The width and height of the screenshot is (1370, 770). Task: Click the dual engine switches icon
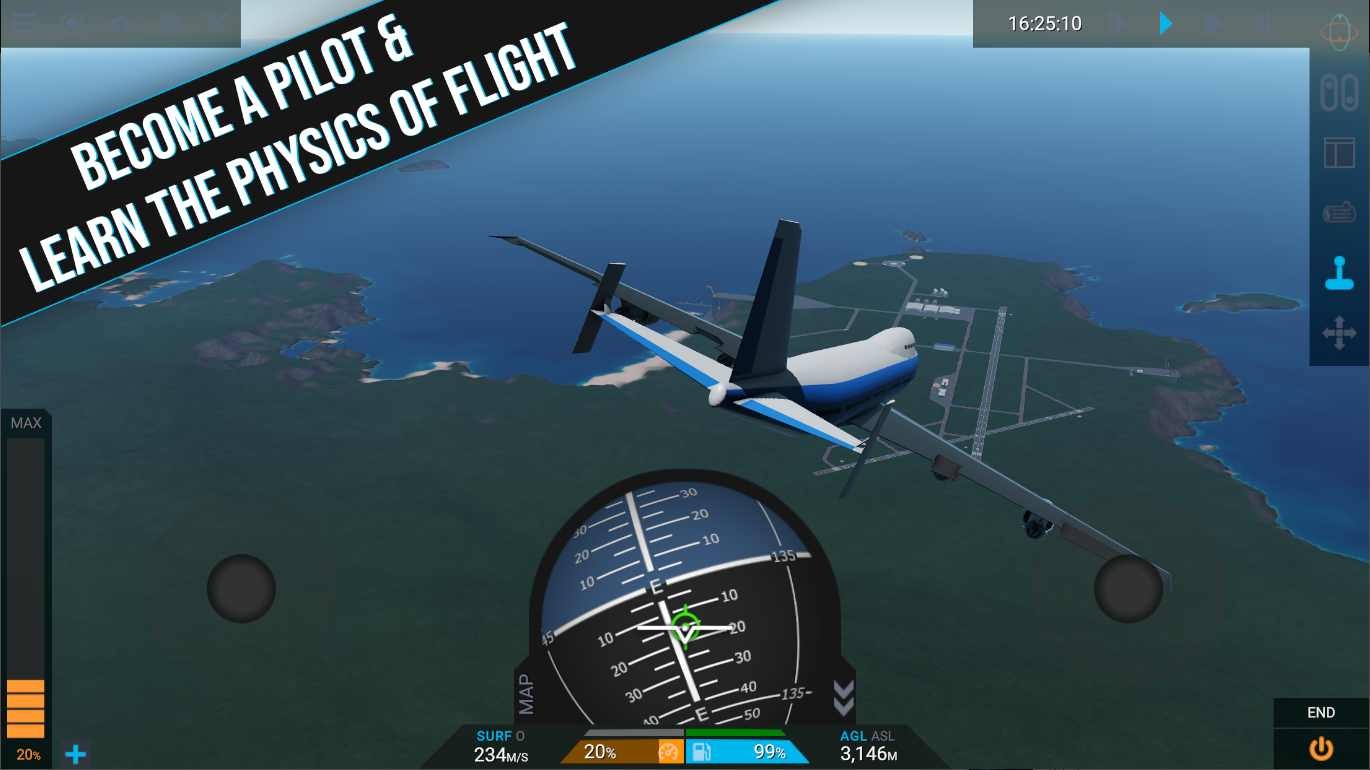(1340, 92)
